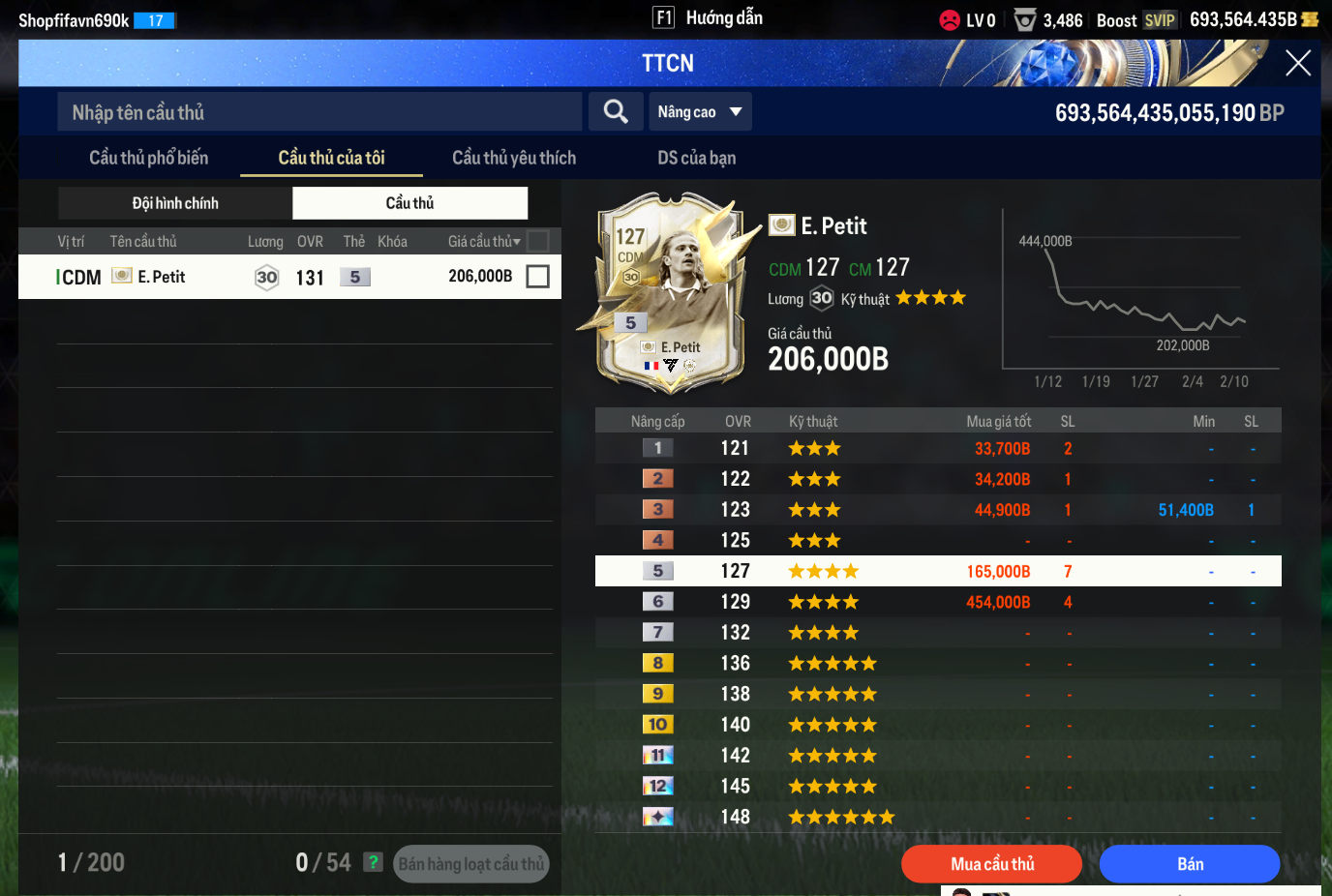
Task: Open the green question mark help icon
Action: pyautogui.click(x=373, y=862)
